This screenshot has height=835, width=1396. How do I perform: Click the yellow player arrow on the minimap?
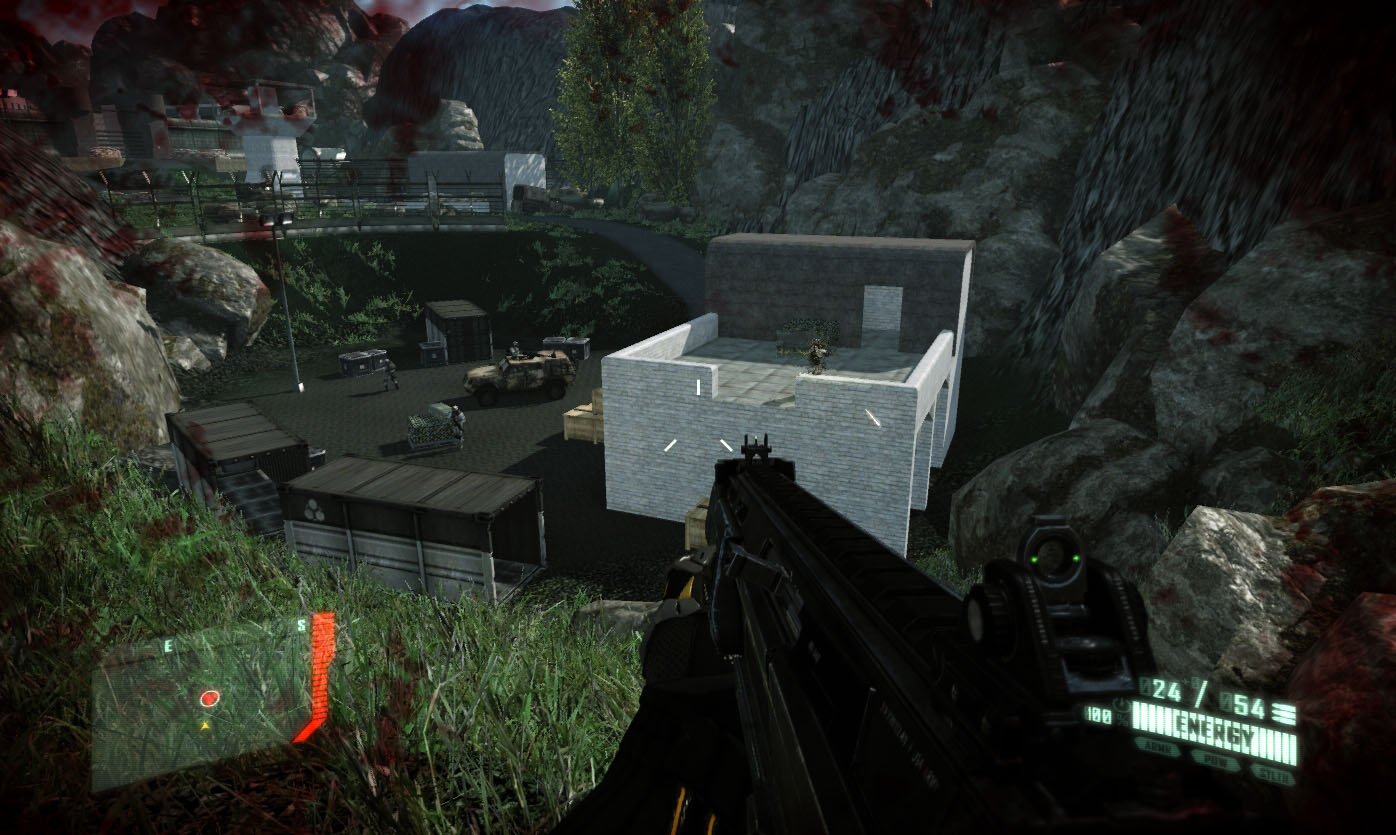click(206, 723)
